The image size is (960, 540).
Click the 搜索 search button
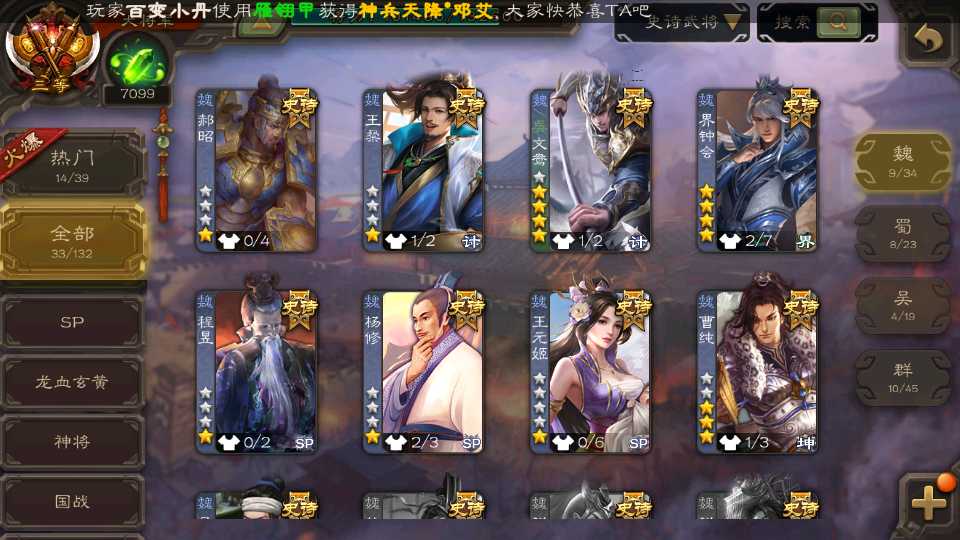point(816,22)
